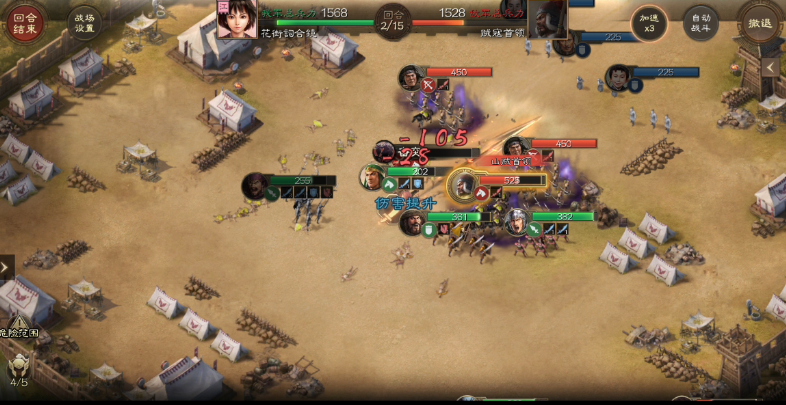Viewport: 786px width, 405px height.
Task: End the turn with 回合结束 button
Action: tap(25, 21)
